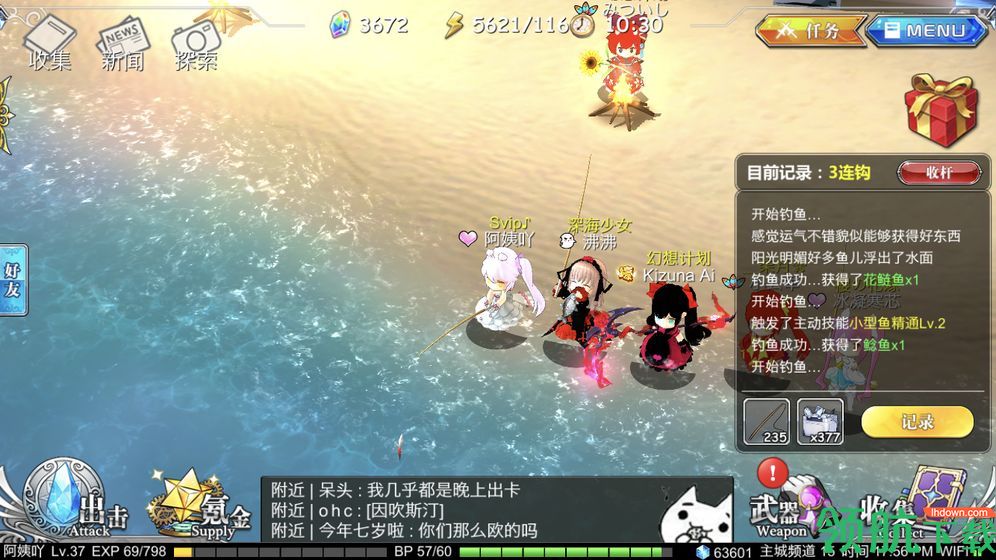The height and width of the screenshot is (560, 996).
Task: Click the yellow 记录 button
Action: click(x=916, y=421)
